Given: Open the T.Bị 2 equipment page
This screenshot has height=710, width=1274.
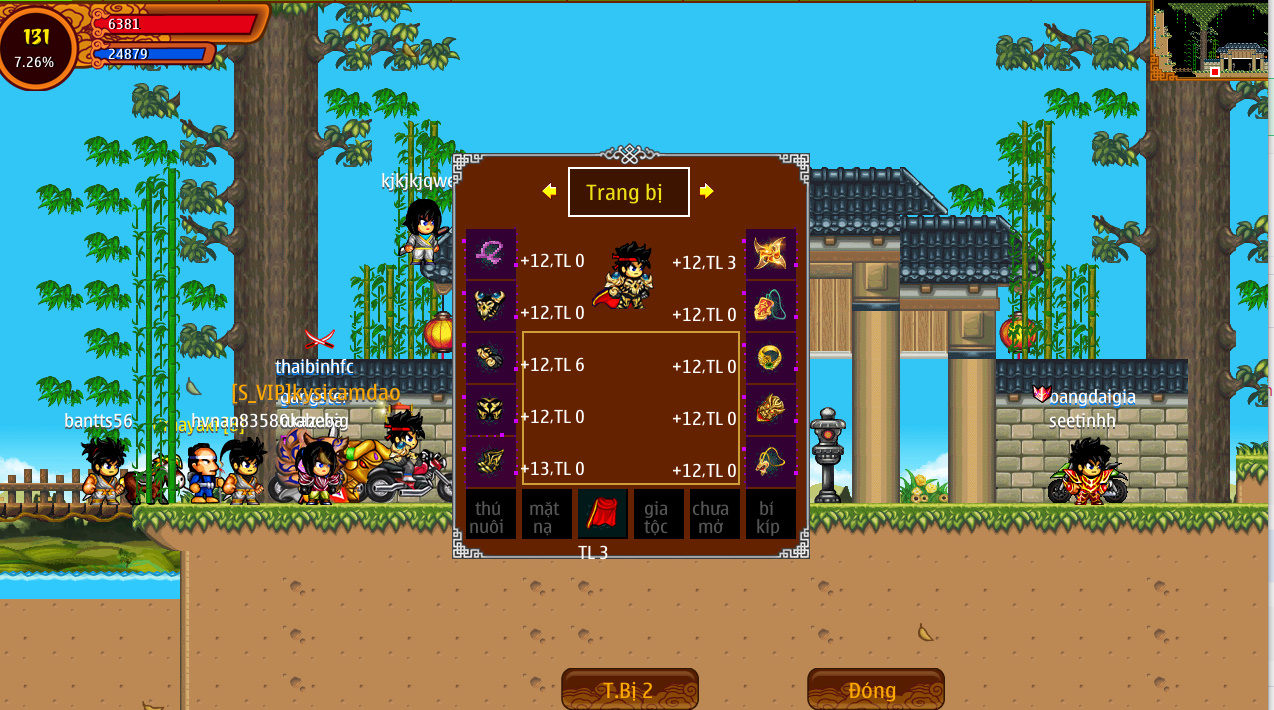Looking at the screenshot, I should [629, 689].
